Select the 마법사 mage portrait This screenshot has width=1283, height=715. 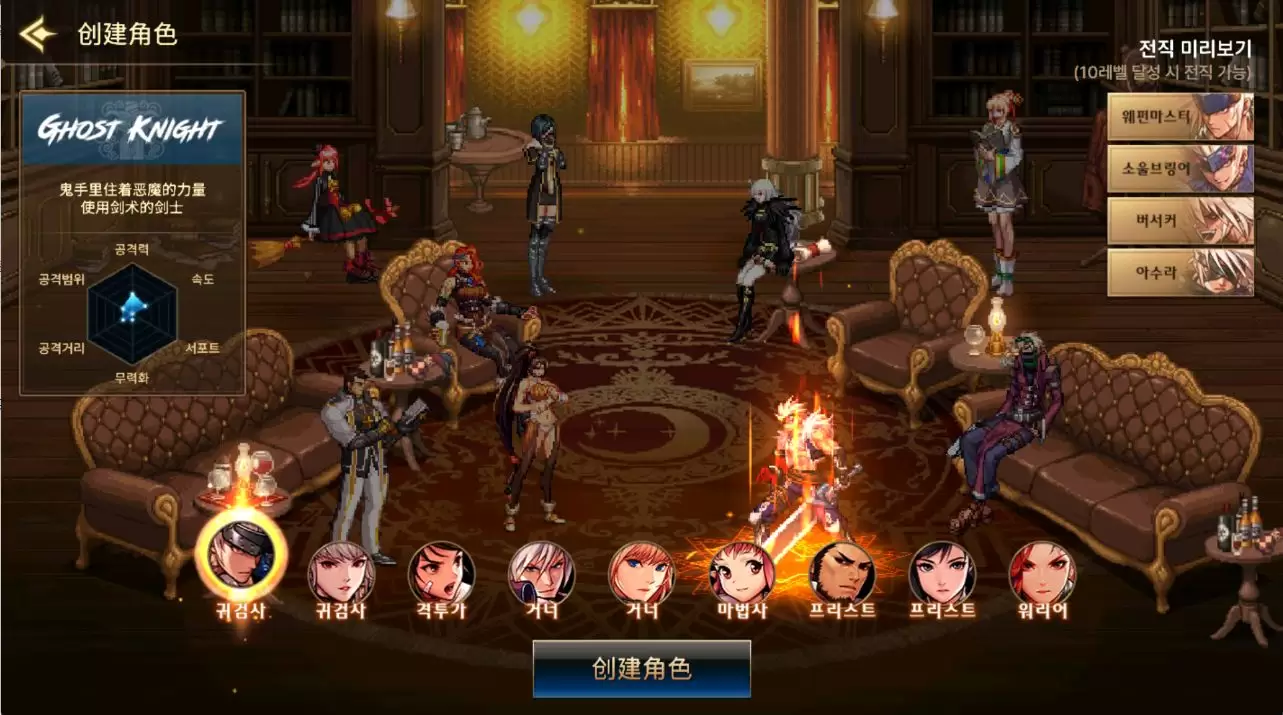[x=741, y=573]
